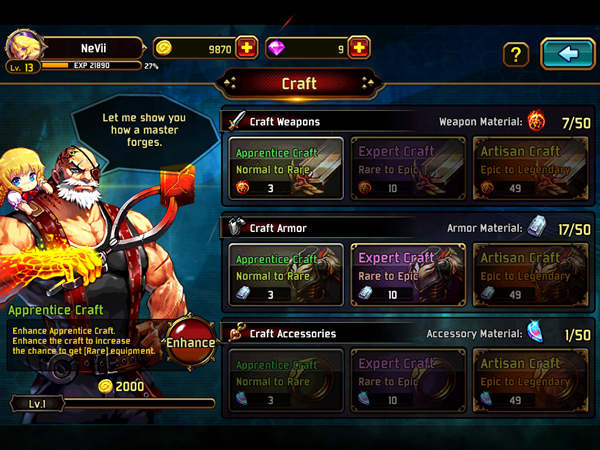Select Expert Craft for armor
The image size is (600, 450).
click(407, 274)
